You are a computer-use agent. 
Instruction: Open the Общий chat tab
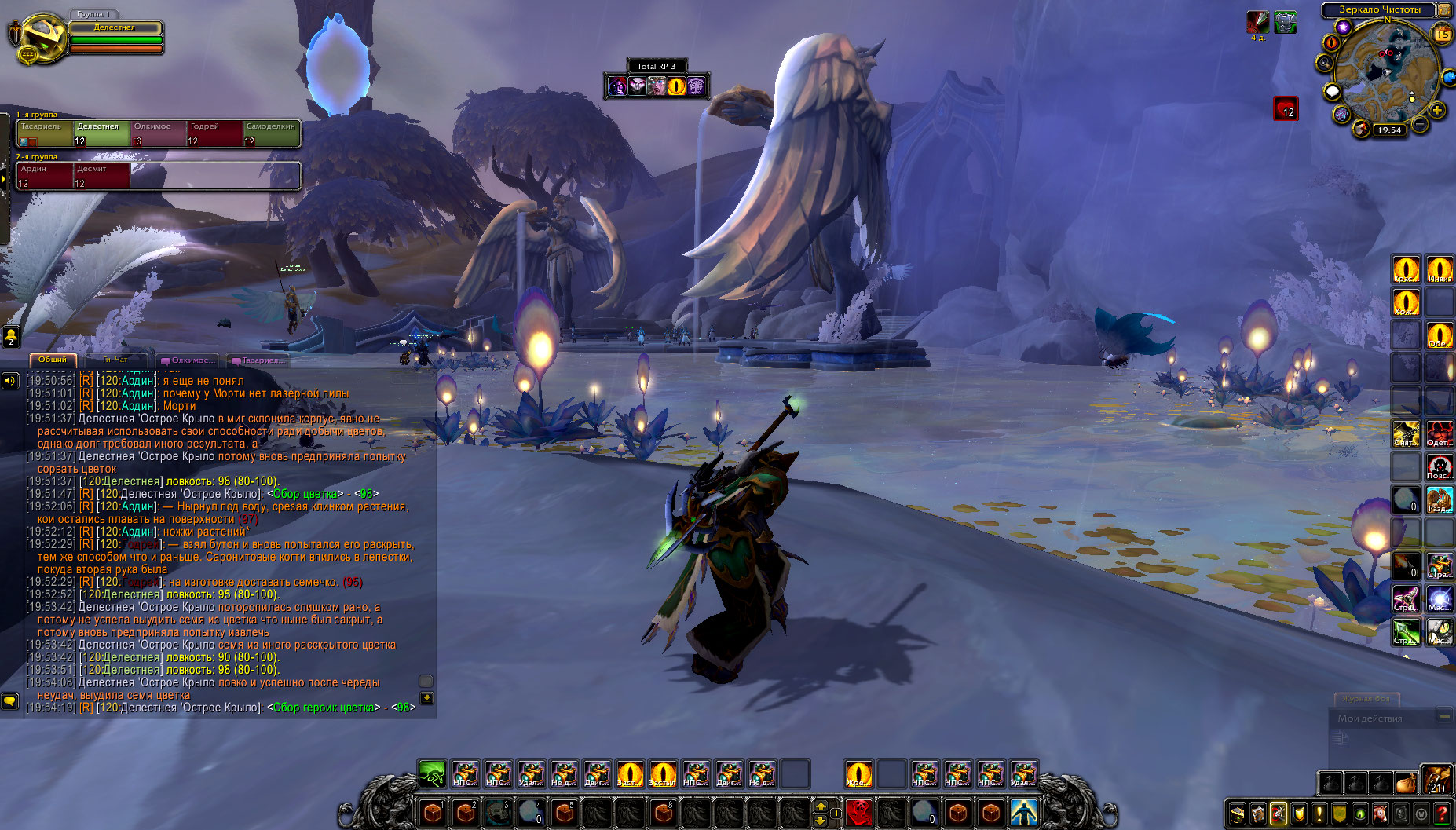(x=53, y=360)
